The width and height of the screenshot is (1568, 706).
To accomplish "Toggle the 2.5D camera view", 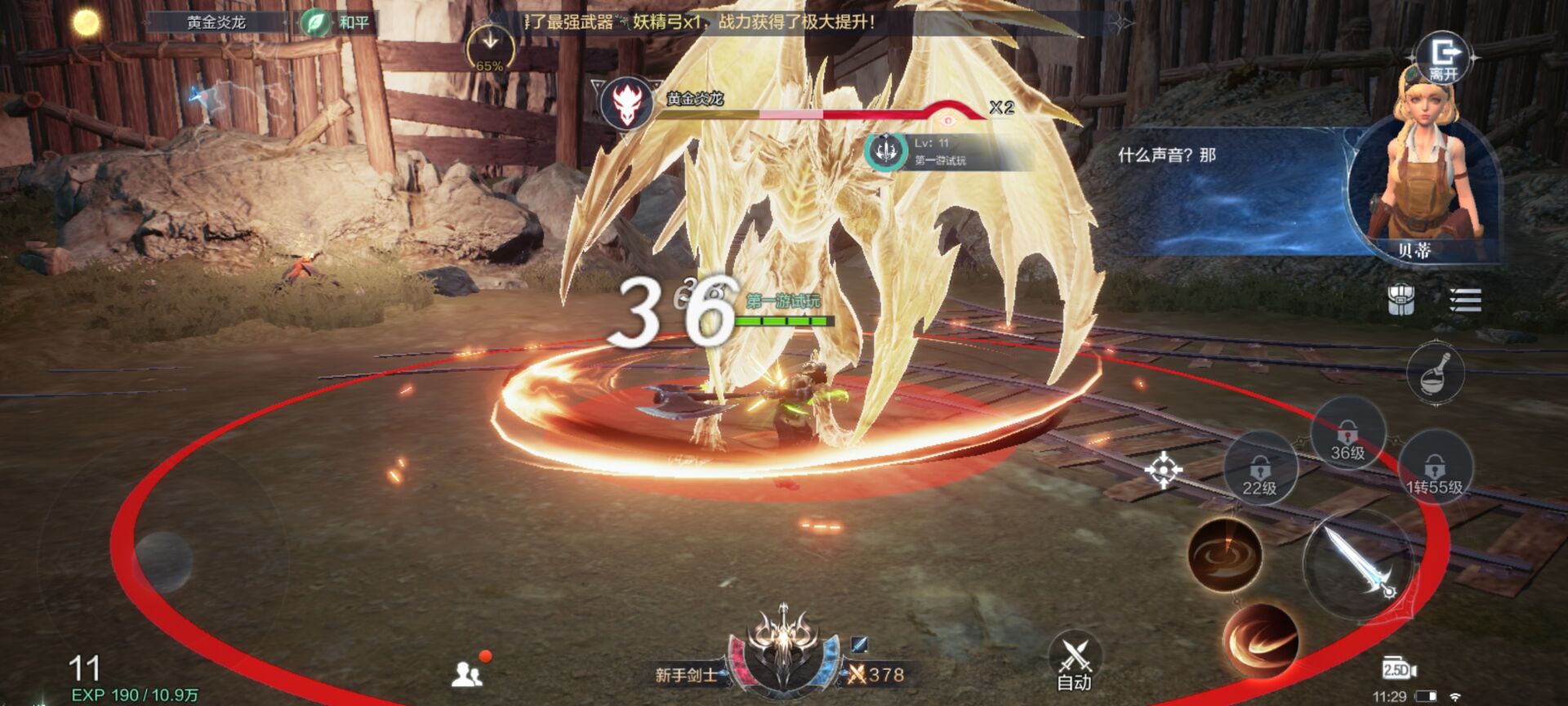I will 1399,669.
